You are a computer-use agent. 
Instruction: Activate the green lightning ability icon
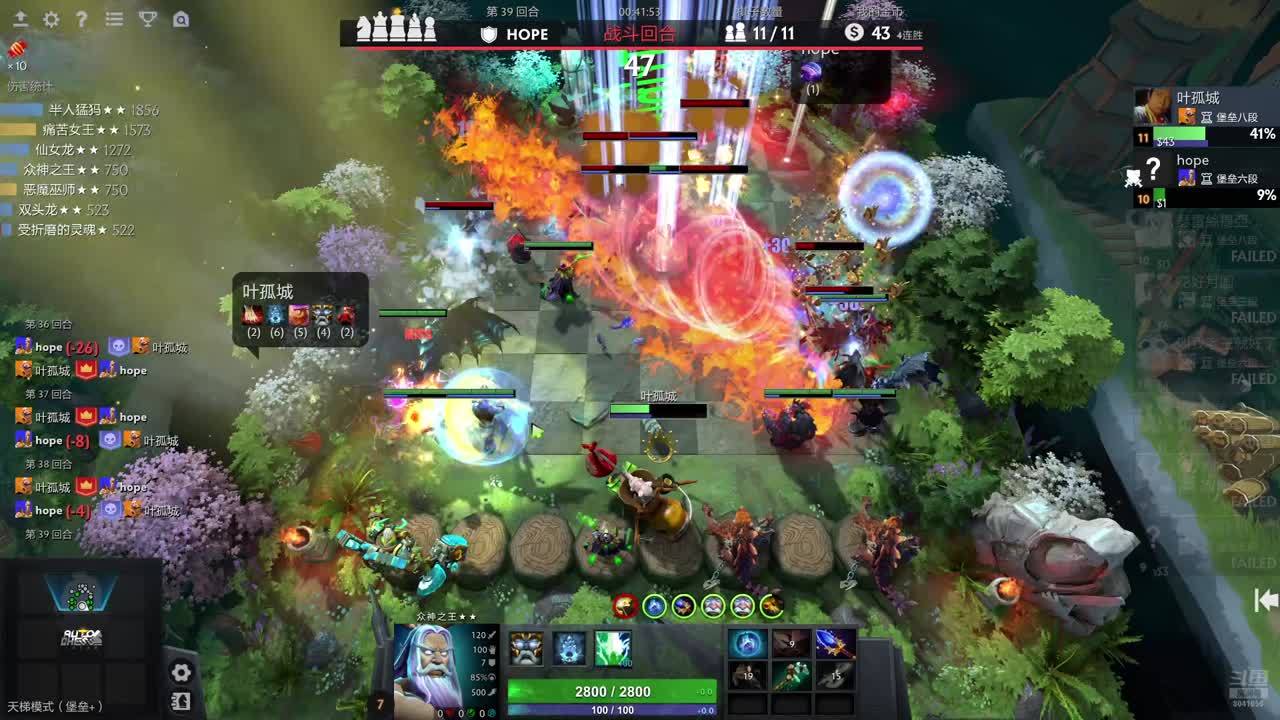(613, 648)
